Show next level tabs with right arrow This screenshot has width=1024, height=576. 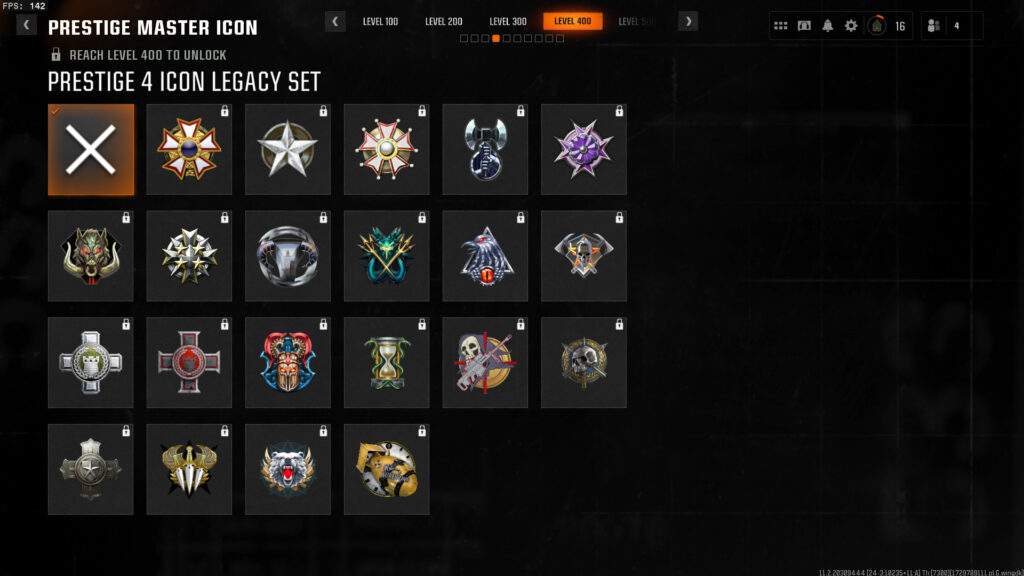(x=688, y=21)
